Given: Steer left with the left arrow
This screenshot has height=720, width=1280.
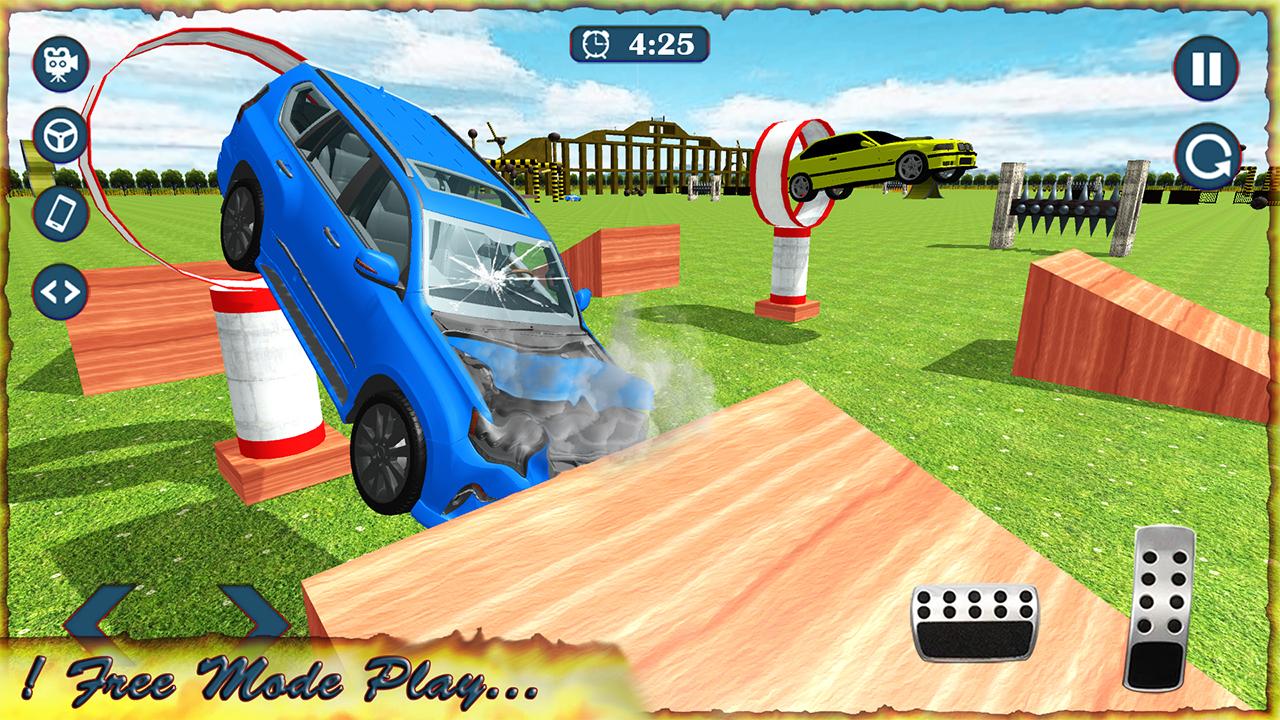Looking at the screenshot, I should 100,613.
